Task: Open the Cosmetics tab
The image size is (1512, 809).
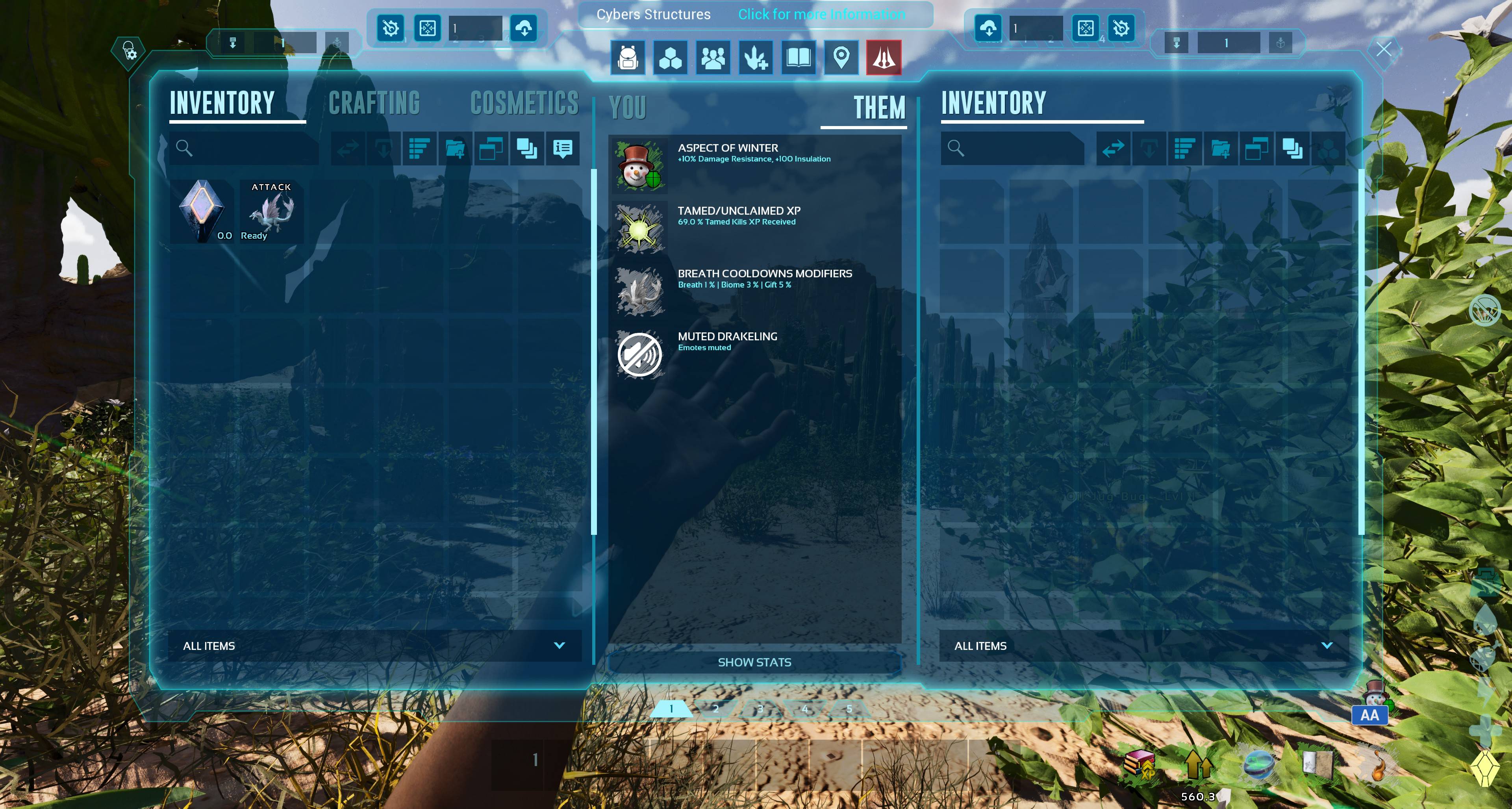Action: [x=524, y=103]
